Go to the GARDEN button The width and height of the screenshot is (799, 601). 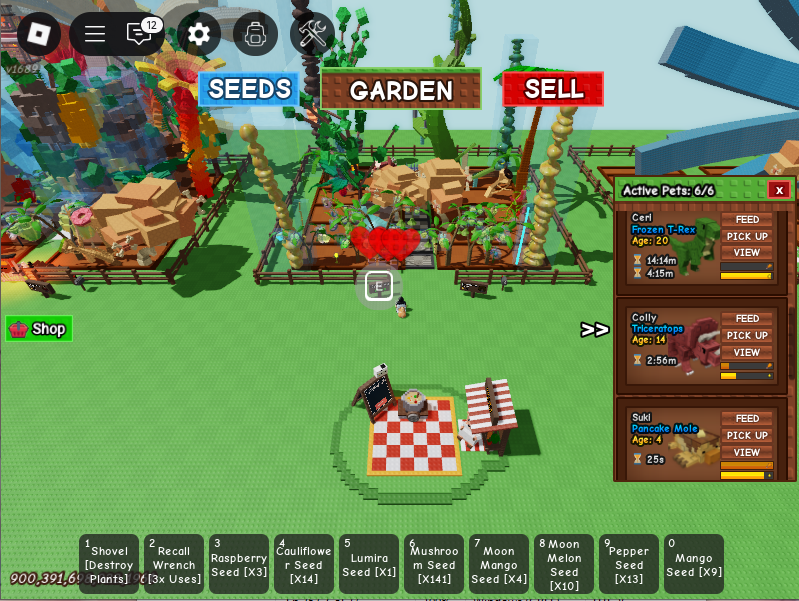[x=400, y=90]
